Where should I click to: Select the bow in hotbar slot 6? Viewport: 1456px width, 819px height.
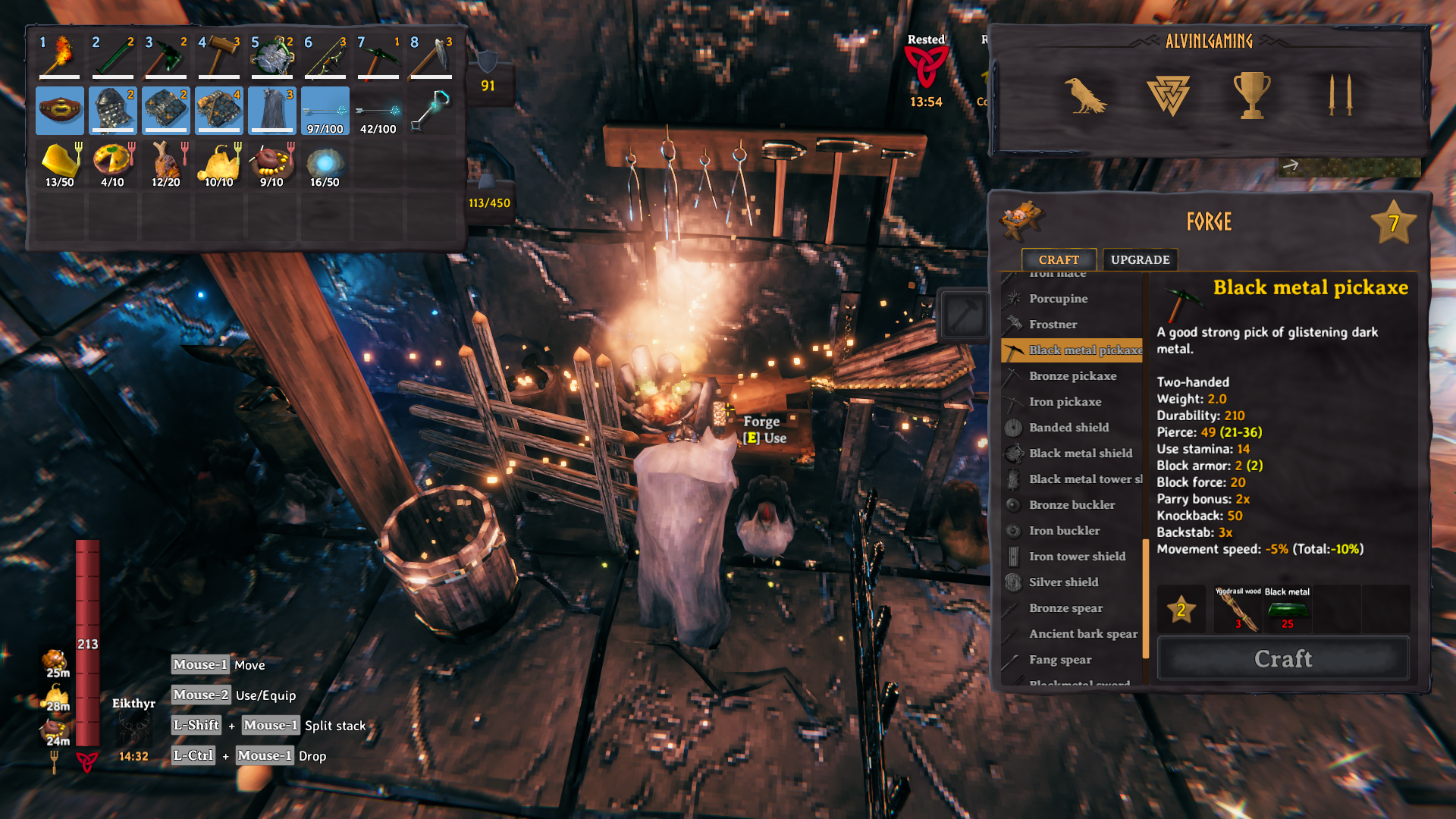pos(325,57)
